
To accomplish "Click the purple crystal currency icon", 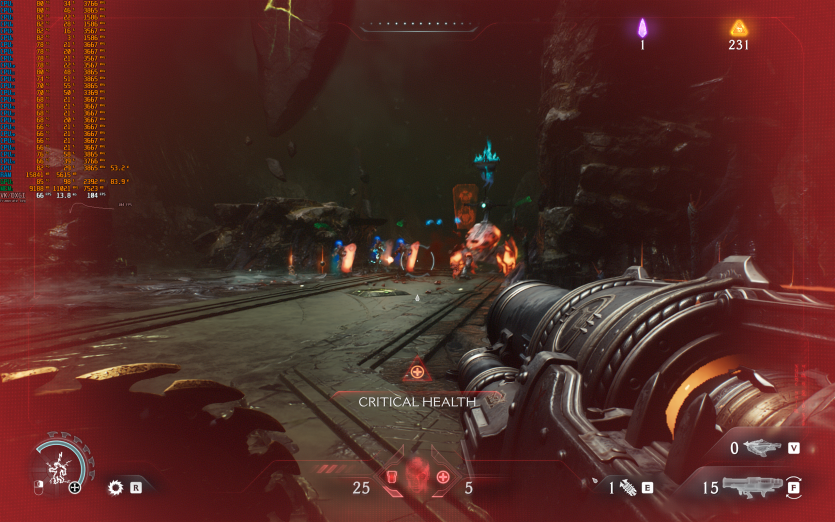I will (x=642, y=27).
